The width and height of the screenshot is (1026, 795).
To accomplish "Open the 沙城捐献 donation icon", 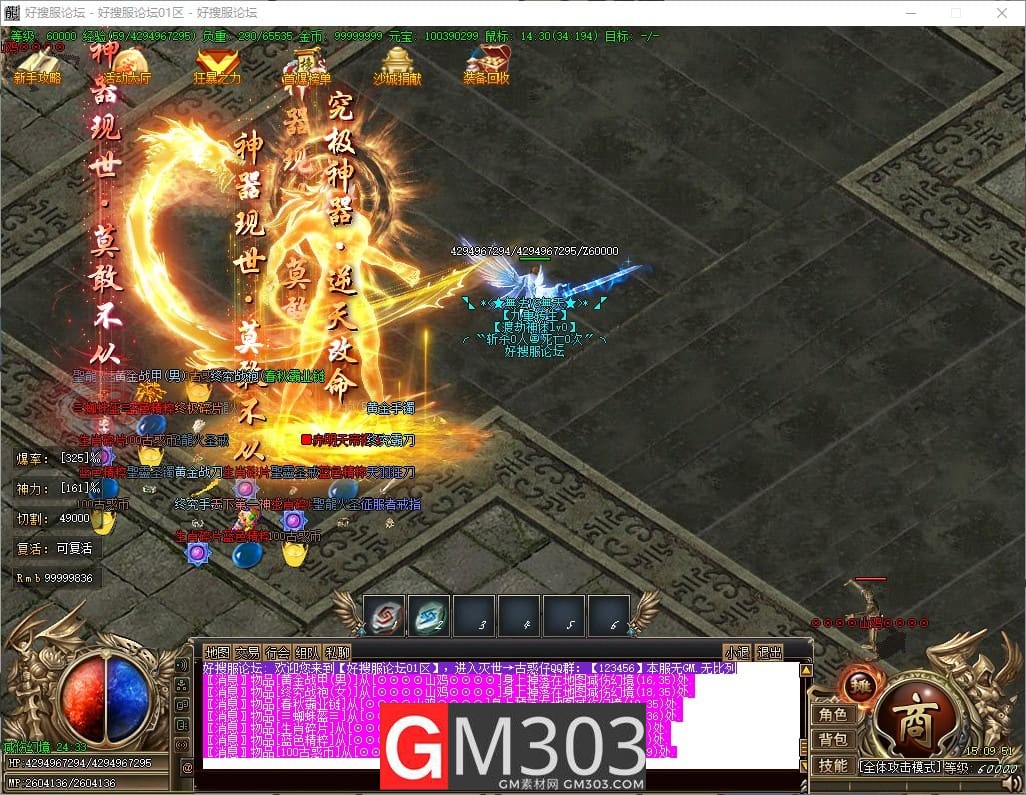I will 397,66.
